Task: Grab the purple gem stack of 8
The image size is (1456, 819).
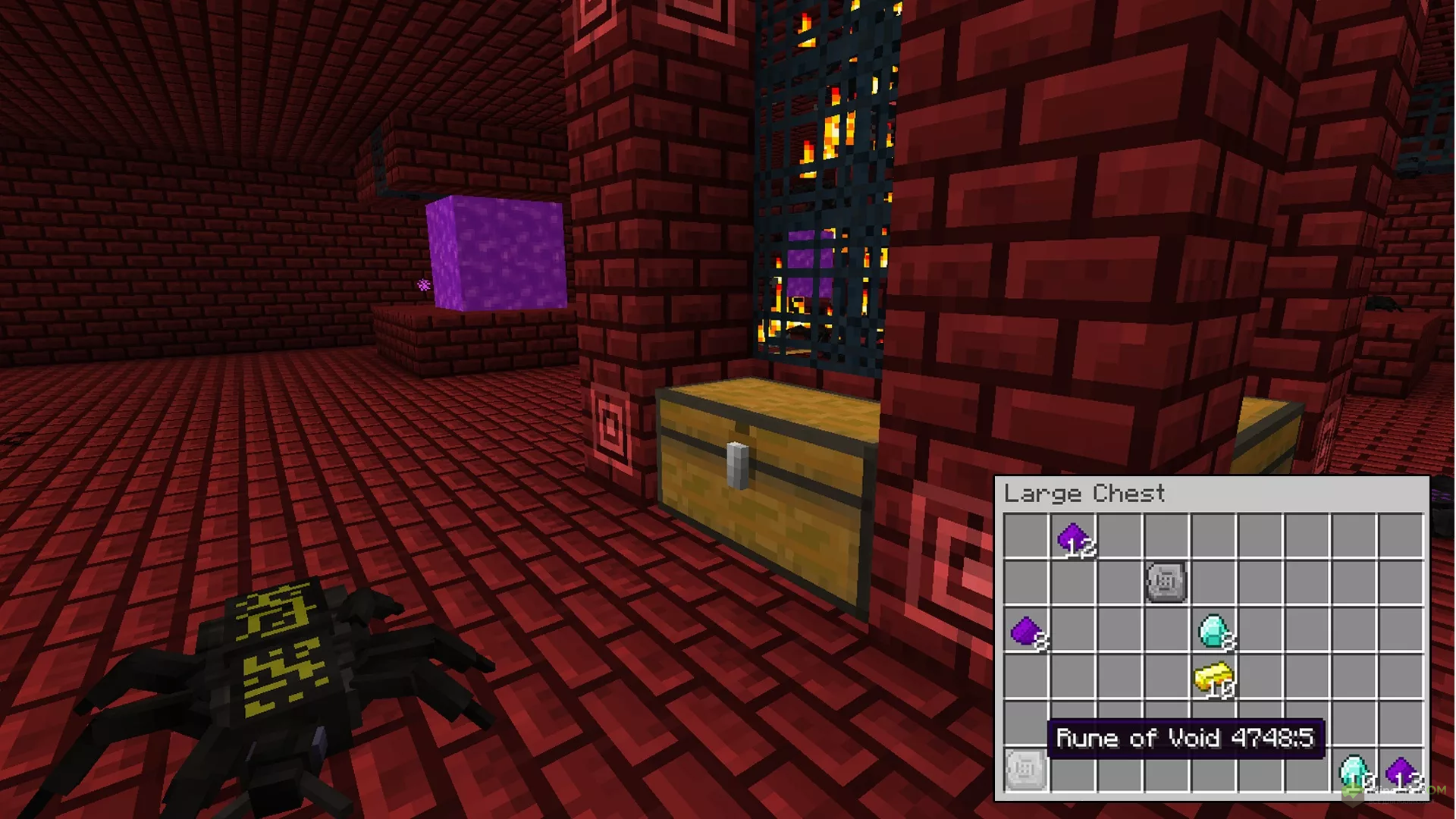Action: point(1028,631)
